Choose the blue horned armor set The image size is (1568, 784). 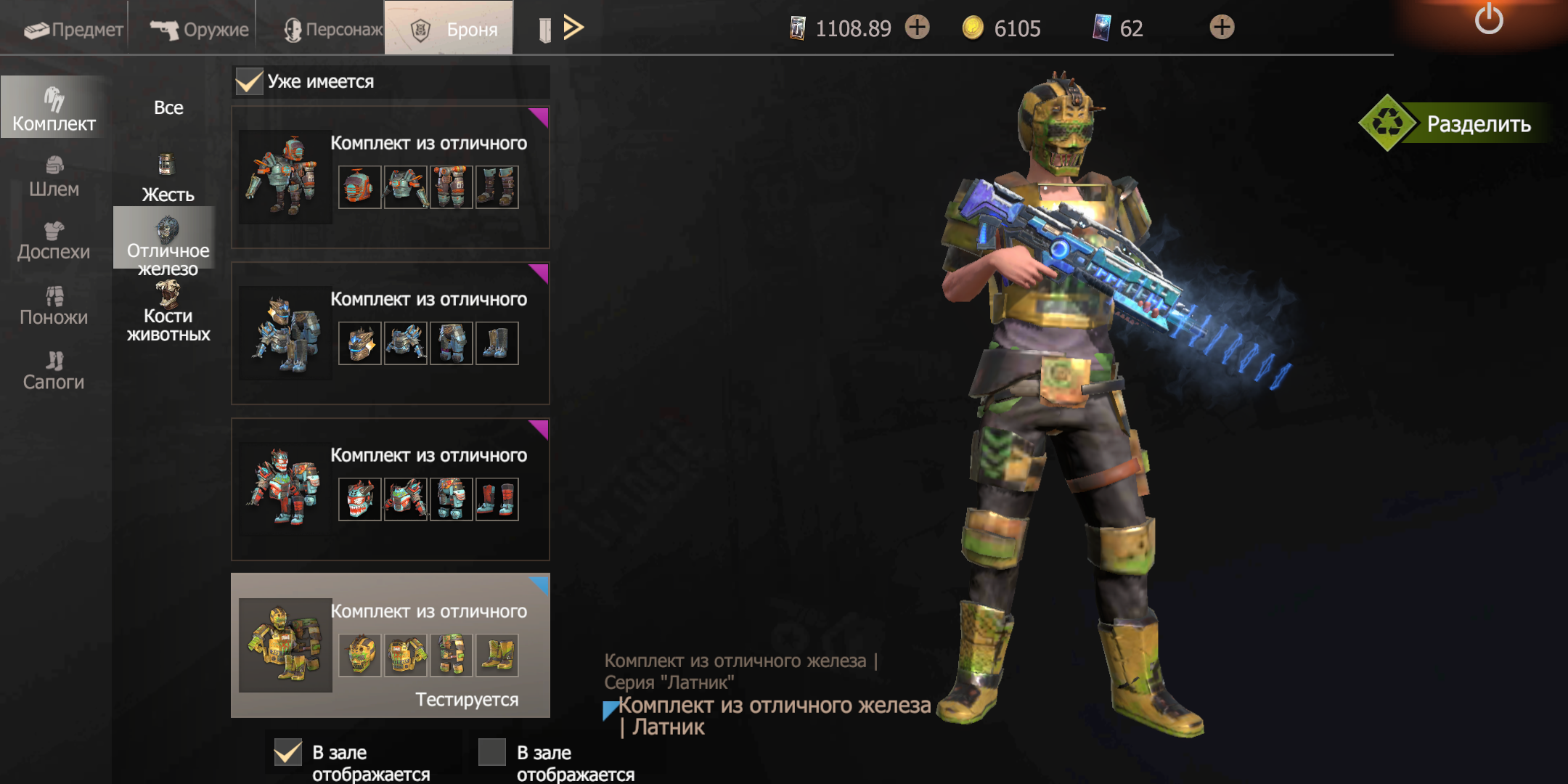click(390, 333)
